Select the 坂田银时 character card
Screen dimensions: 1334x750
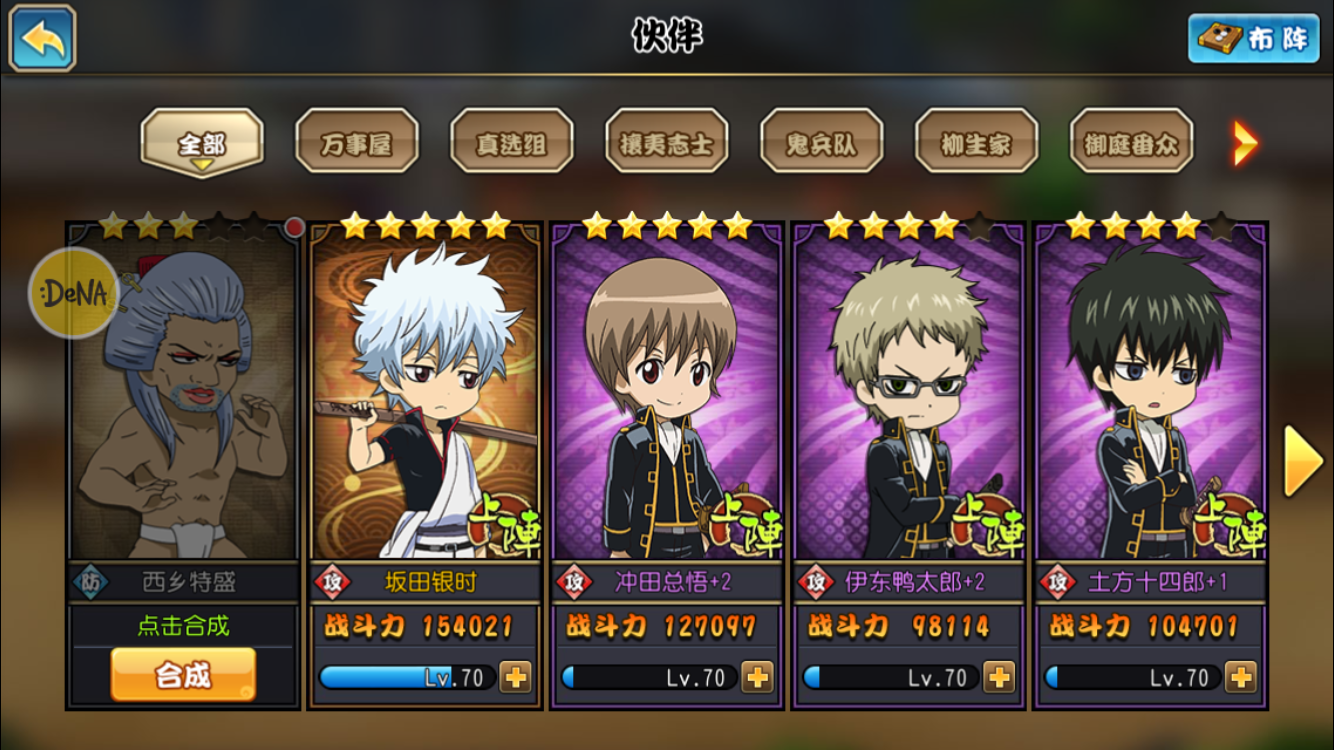[x=426, y=400]
